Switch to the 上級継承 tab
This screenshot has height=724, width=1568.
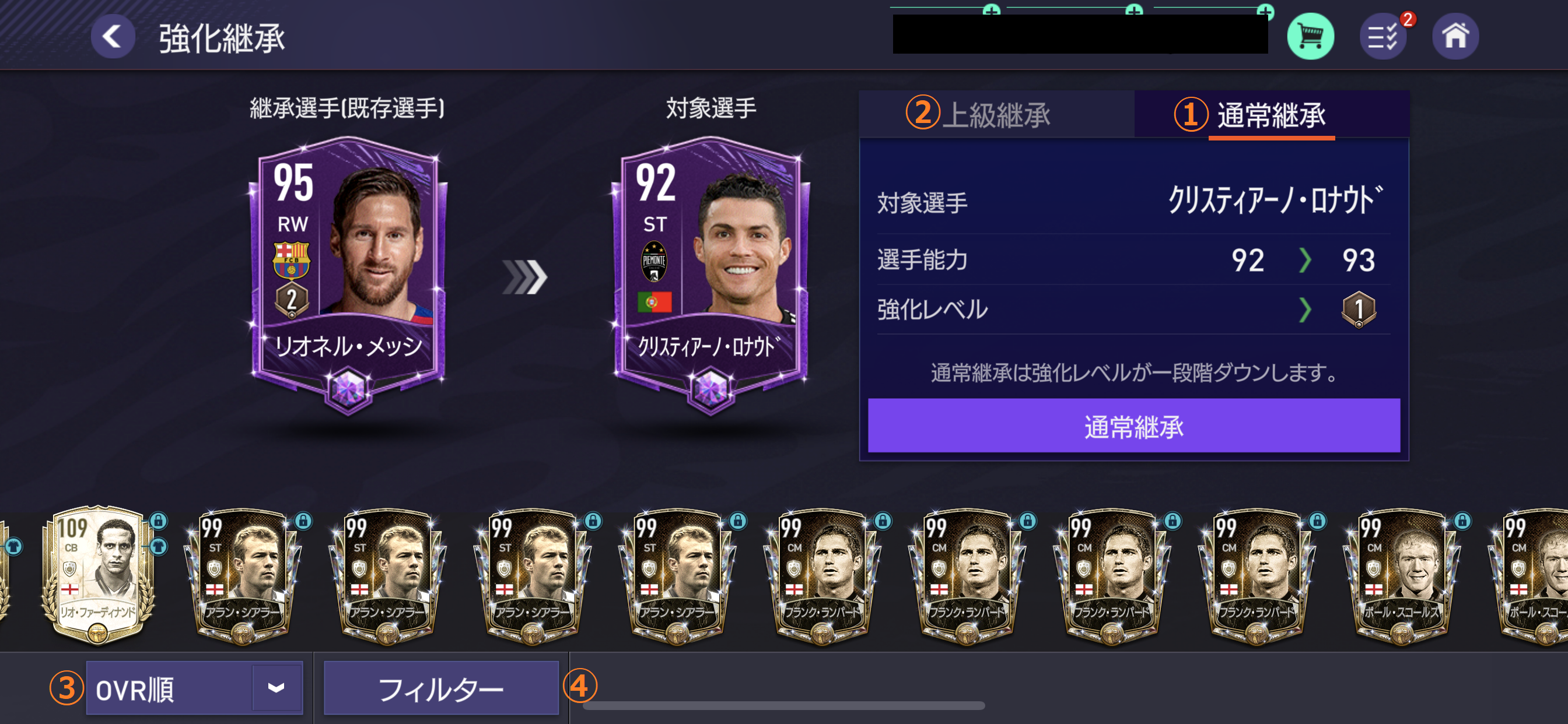coord(998,114)
